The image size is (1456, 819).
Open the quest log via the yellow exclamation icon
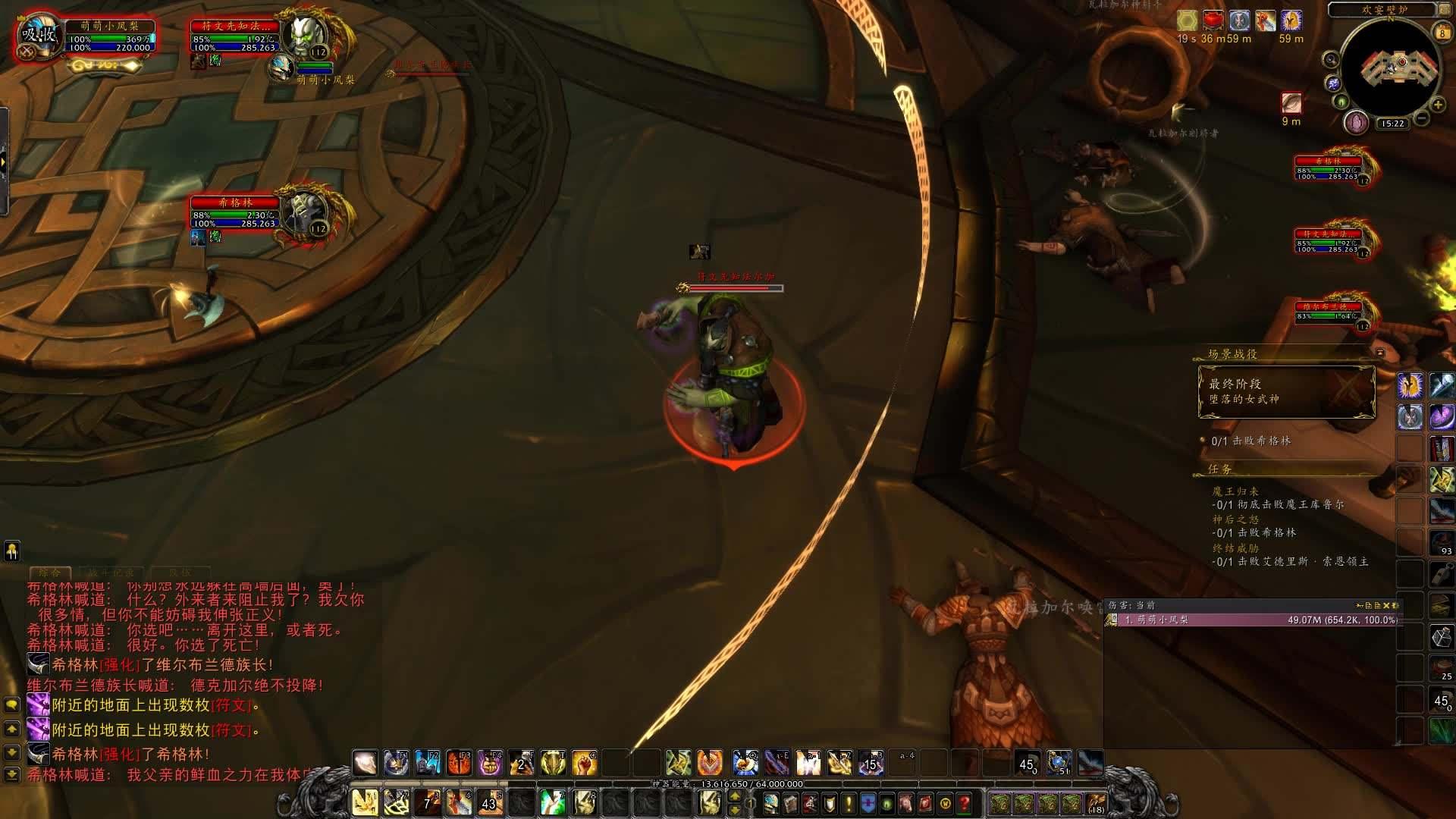(x=849, y=804)
